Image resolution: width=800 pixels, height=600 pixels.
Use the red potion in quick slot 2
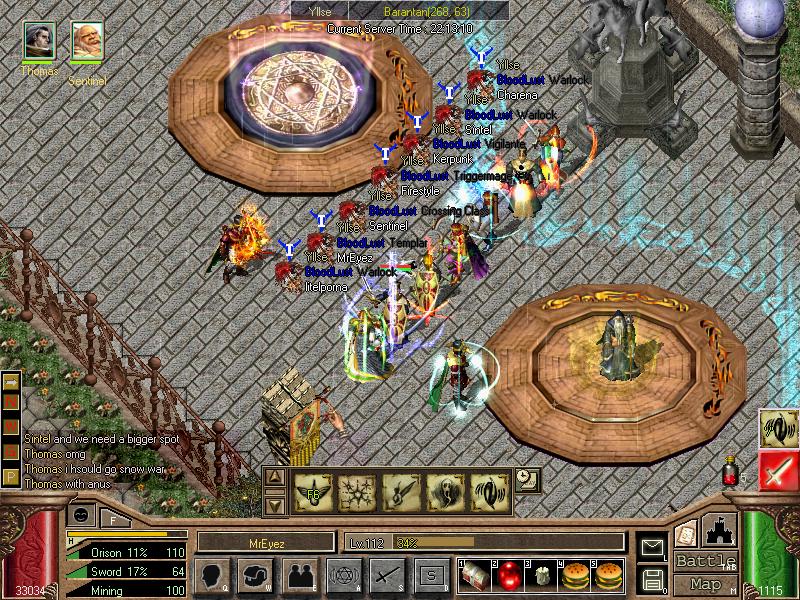[507, 575]
